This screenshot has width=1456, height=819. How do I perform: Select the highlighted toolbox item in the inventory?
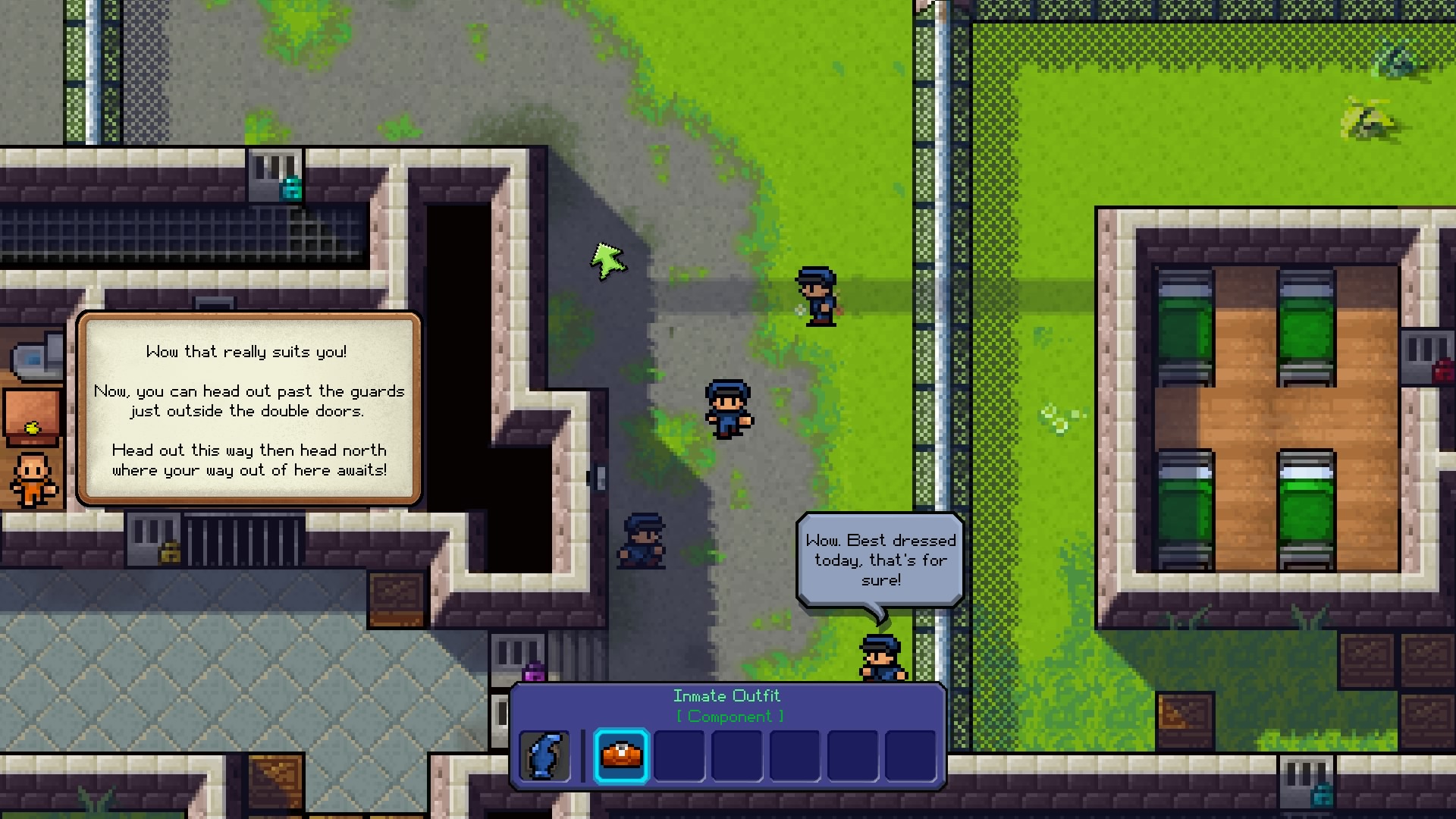tap(620, 755)
